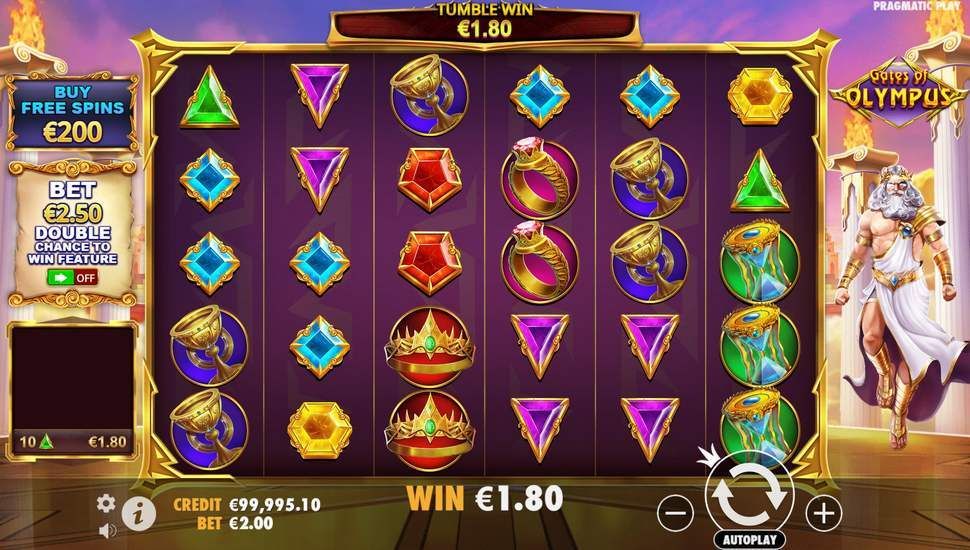Buy free spins for €200

coord(70,113)
